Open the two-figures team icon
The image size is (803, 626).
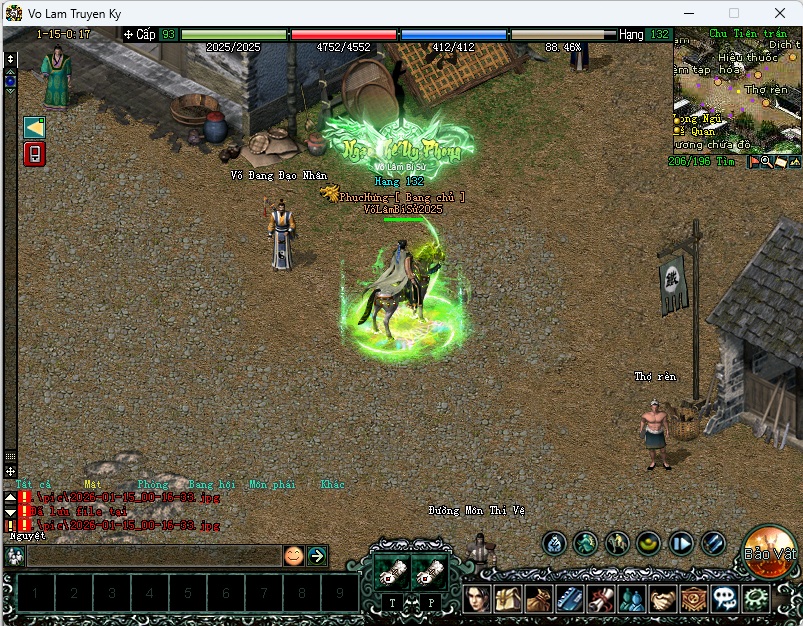pos(632,599)
